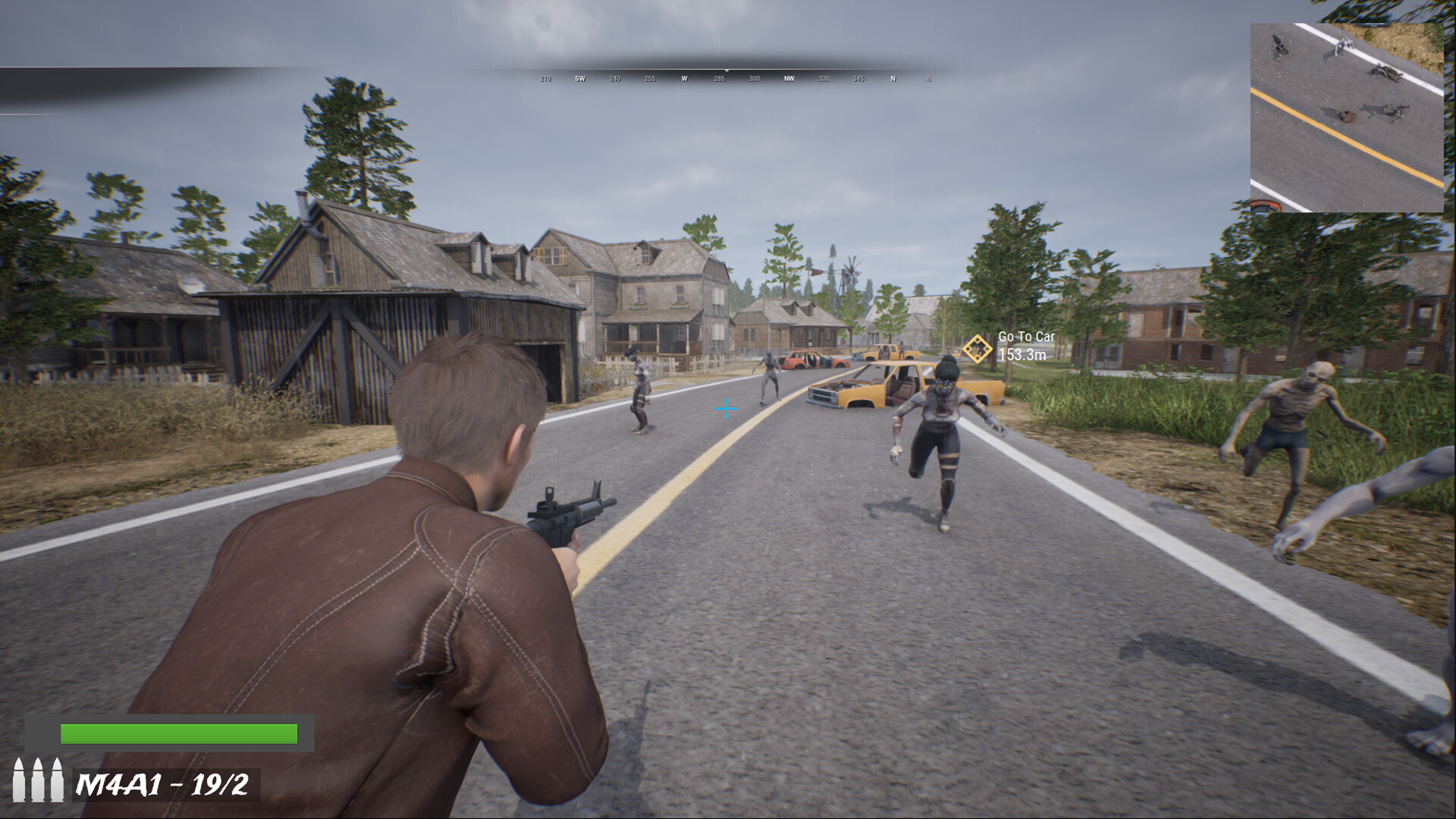1456x819 pixels.
Task: Click the compass heading needle pointer
Action: point(726,70)
